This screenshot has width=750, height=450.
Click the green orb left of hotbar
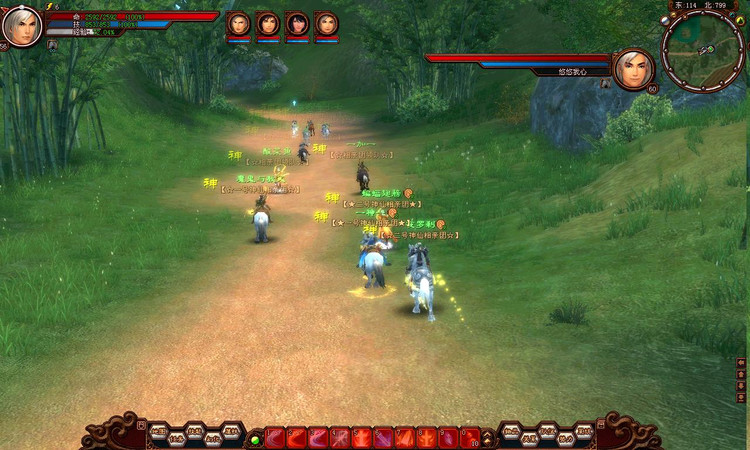click(255, 439)
